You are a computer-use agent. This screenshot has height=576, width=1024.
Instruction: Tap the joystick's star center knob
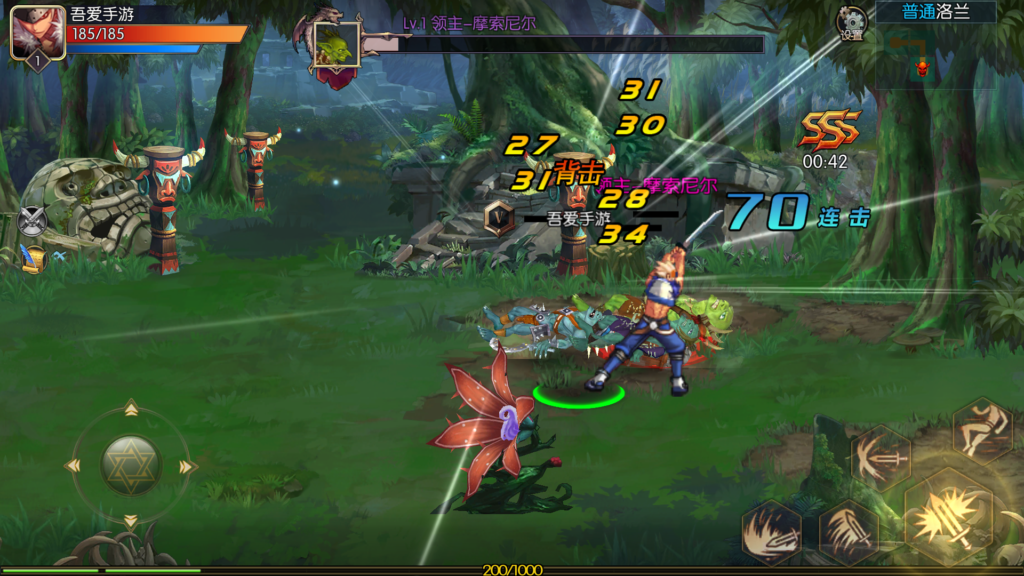click(x=131, y=465)
